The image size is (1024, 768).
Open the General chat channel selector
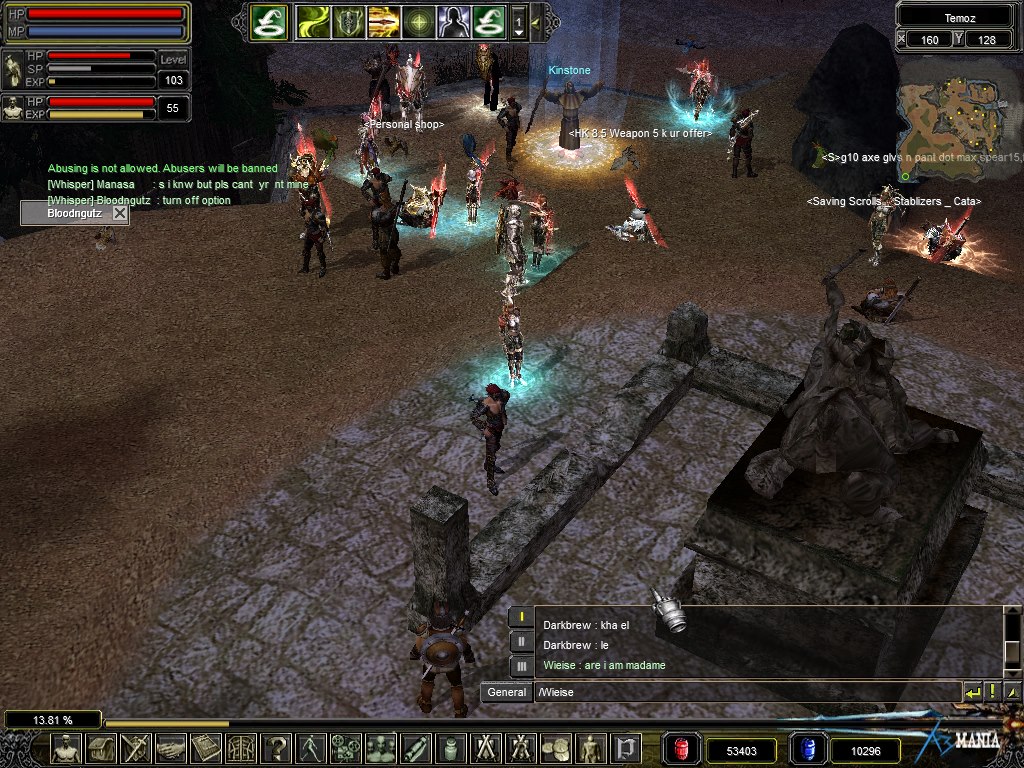coord(506,692)
